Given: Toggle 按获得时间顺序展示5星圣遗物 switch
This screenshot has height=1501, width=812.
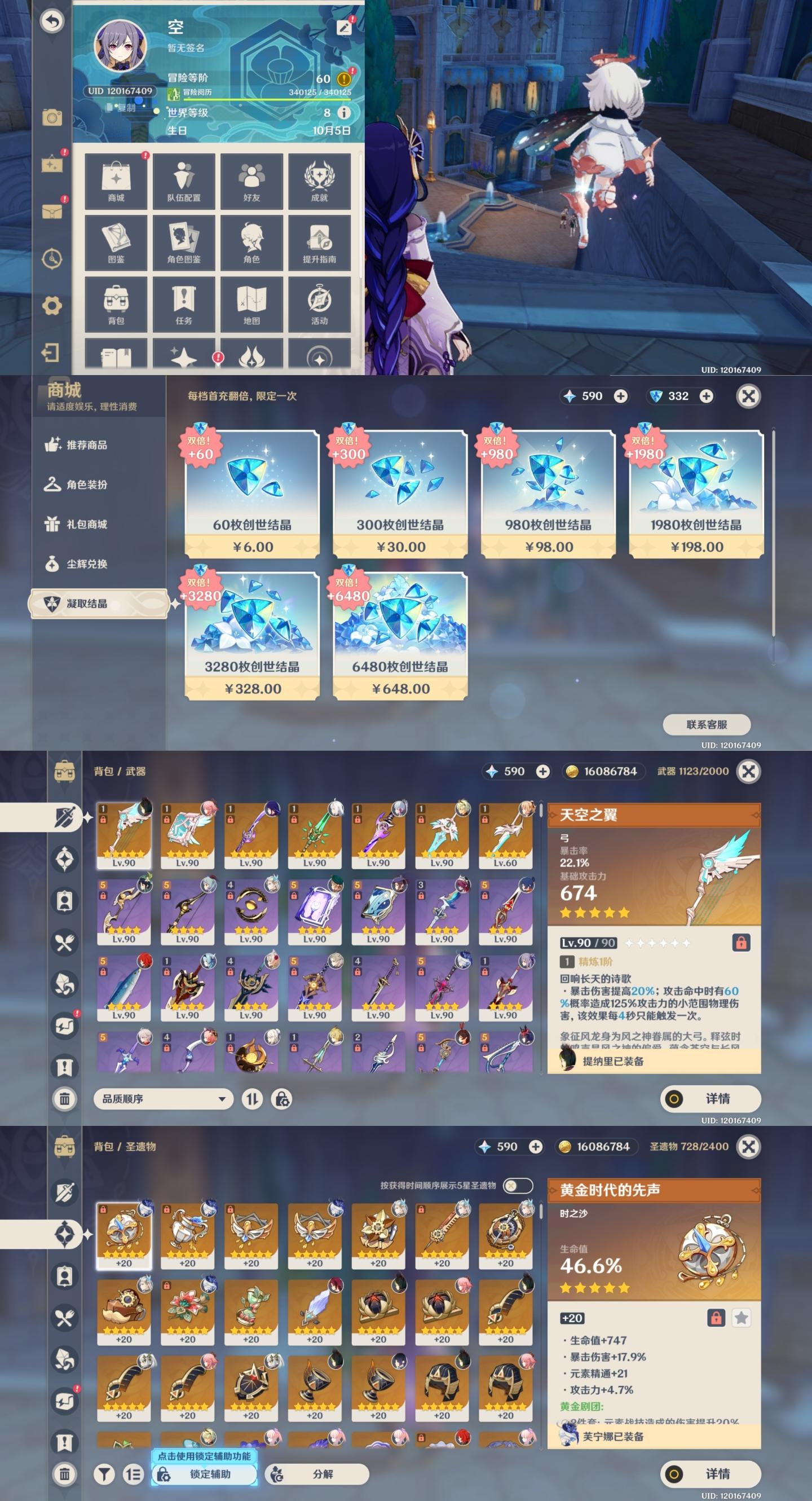Looking at the screenshot, I should pos(517,1185).
